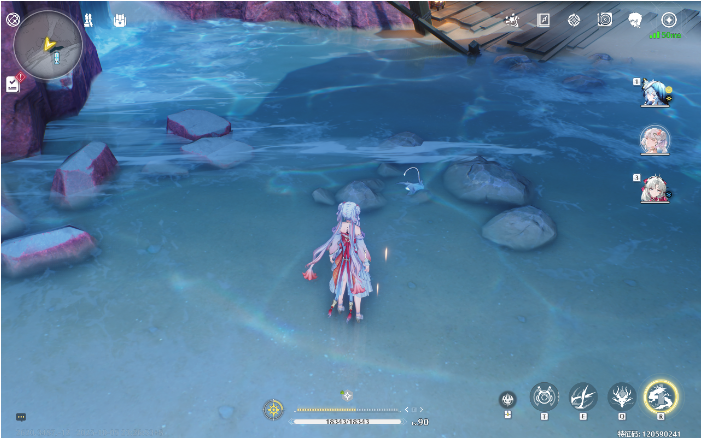Viewport: 703px width, 440px height.
Task: Use the antlered creature skill icon
Action: [x=622, y=397]
